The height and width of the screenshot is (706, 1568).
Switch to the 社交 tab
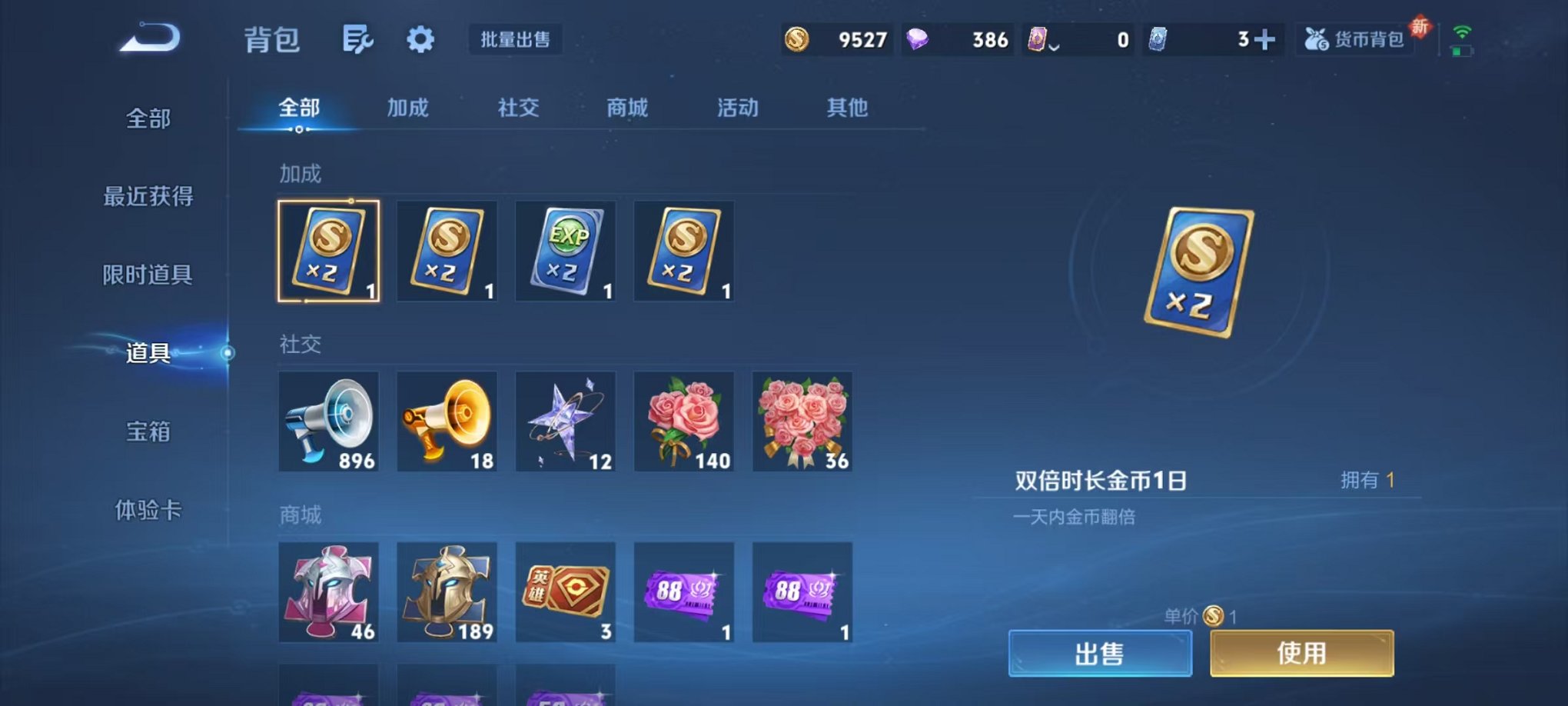point(519,108)
